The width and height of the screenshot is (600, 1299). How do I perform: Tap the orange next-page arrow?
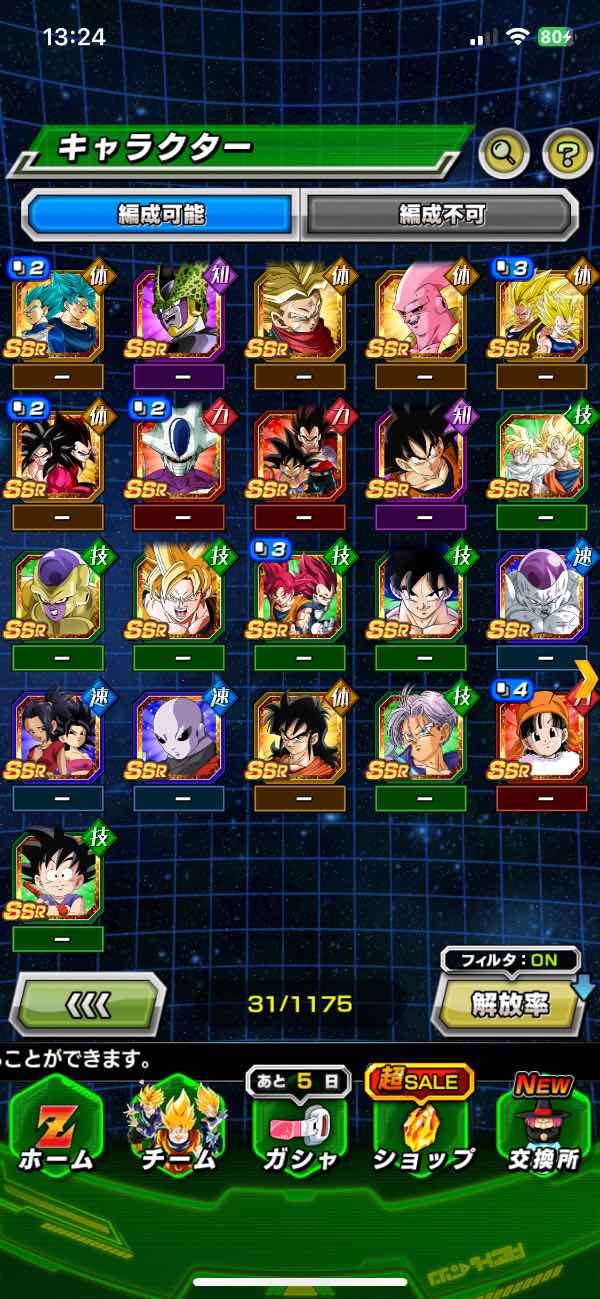(x=587, y=677)
